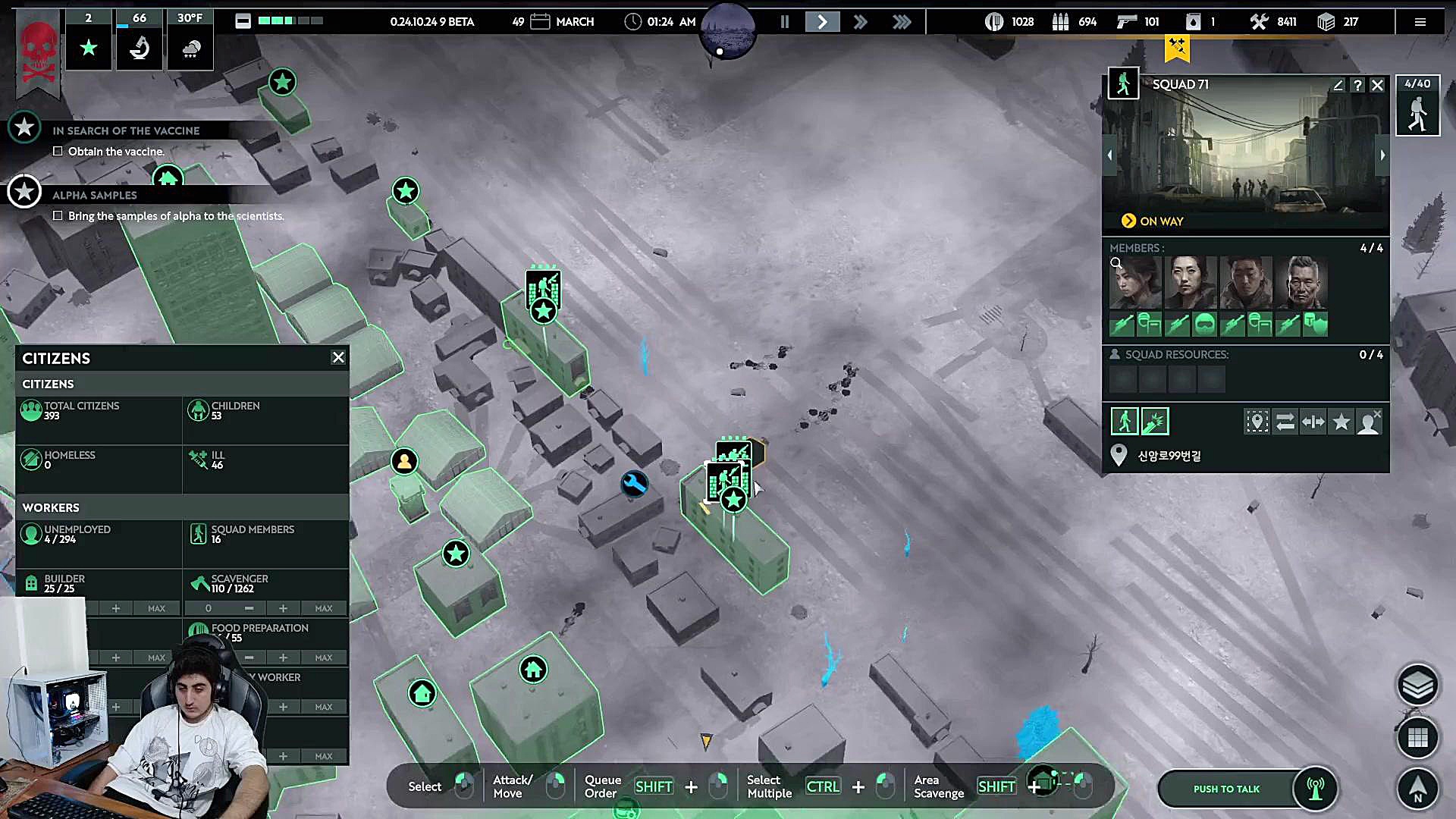Activate the Push To Talk button
The height and width of the screenshot is (819, 1456).
(x=1226, y=789)
